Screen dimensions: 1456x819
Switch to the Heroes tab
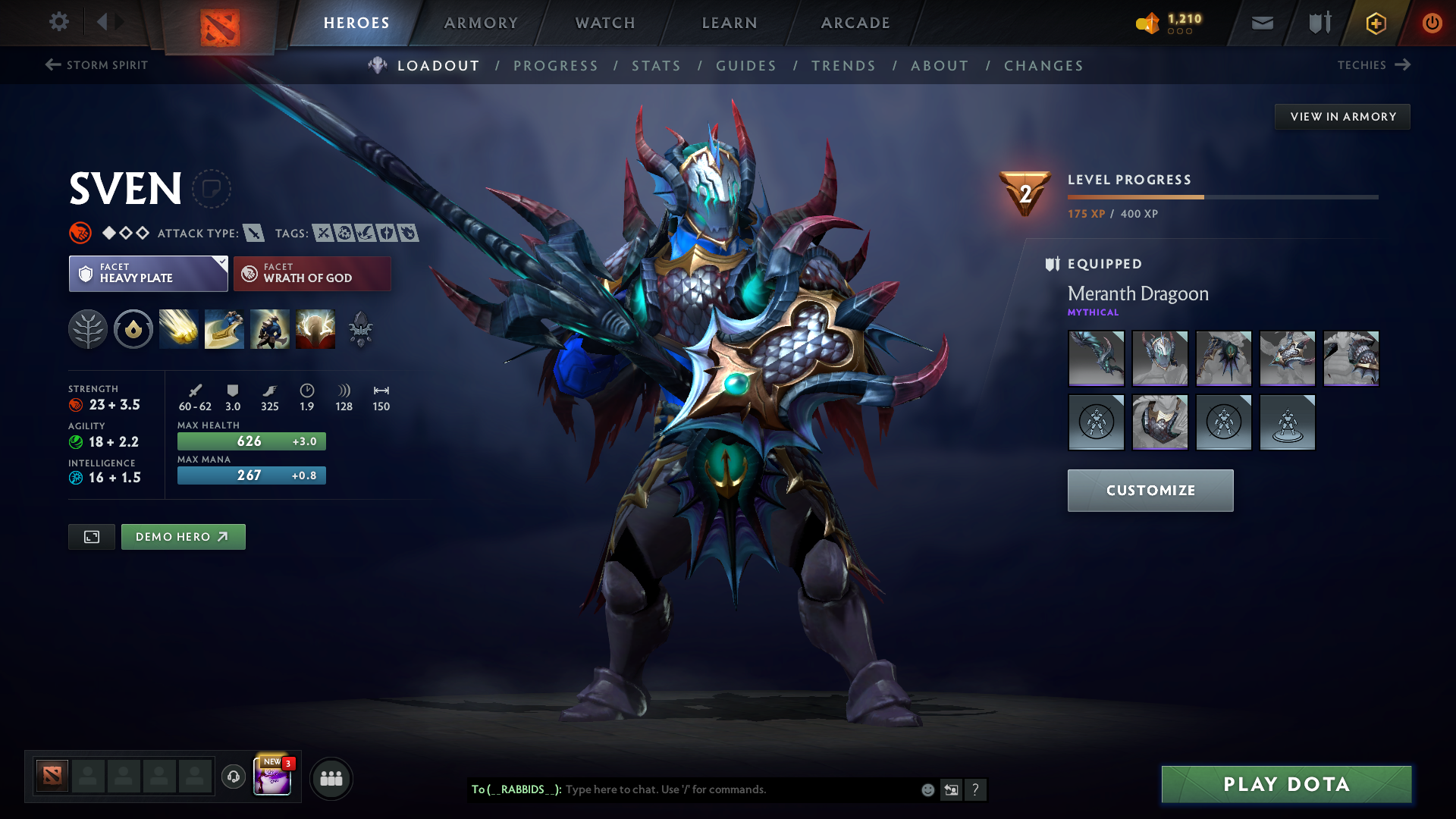tap(356, 23)
